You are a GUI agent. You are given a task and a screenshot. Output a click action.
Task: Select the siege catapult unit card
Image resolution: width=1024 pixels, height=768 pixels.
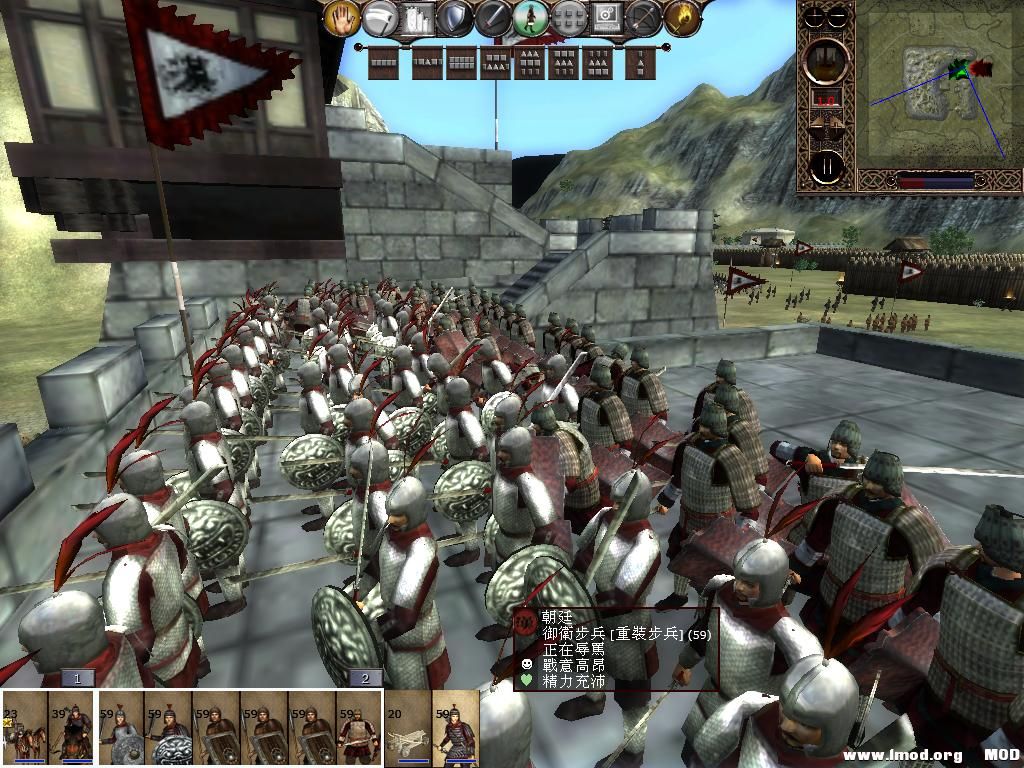pyautogui.click(x=407, y=728)
